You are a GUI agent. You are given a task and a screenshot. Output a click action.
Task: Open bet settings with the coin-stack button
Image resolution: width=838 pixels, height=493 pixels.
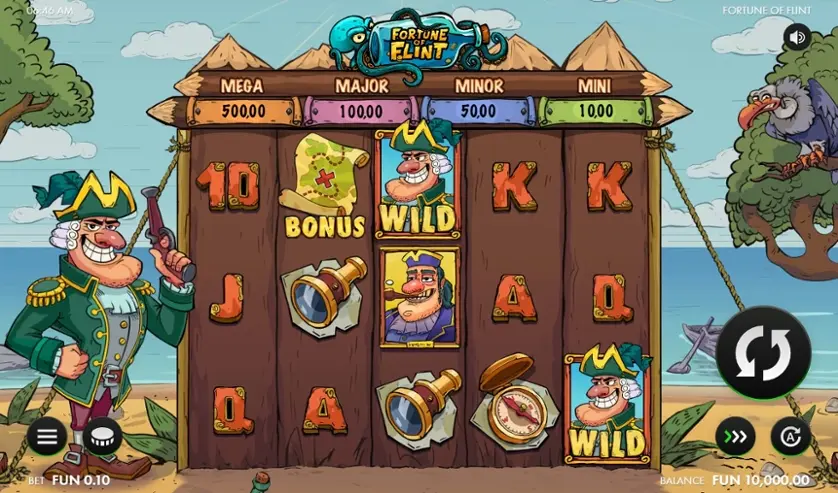[101, 436]
